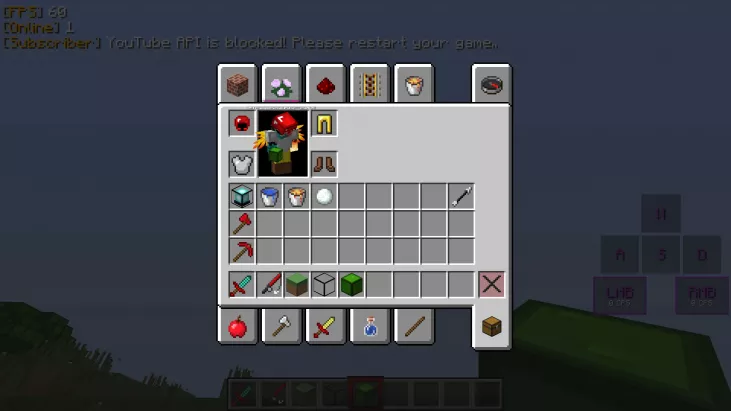Screen dimensions: 731x411
Task: Switch to the Building Blocks brick tab
Action: [x=237, y=85]
